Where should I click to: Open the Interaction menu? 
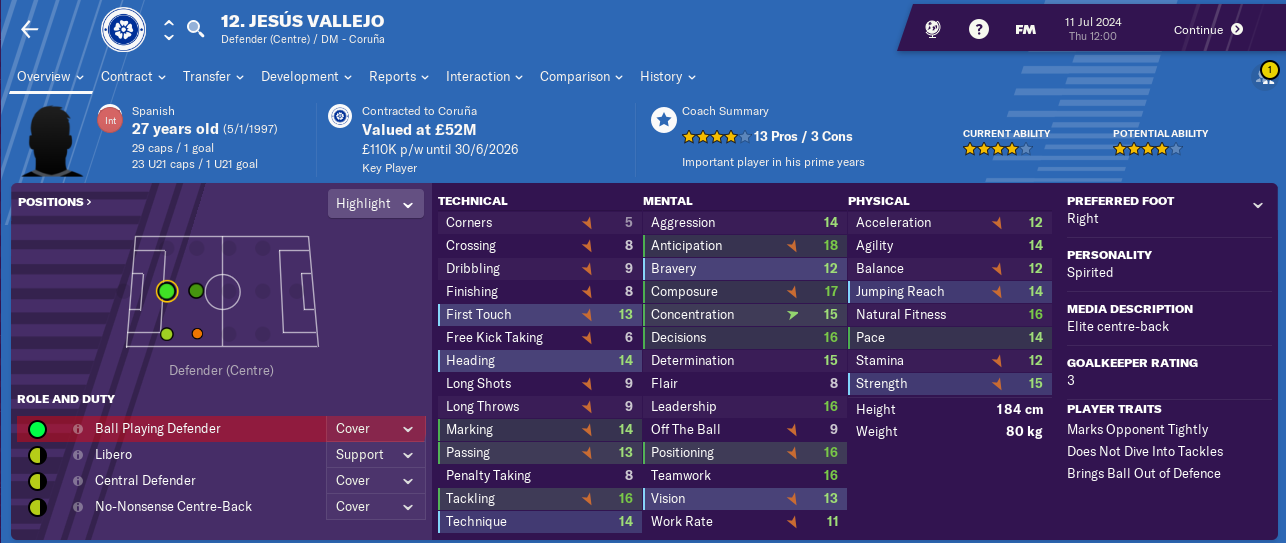pos(484,77)
